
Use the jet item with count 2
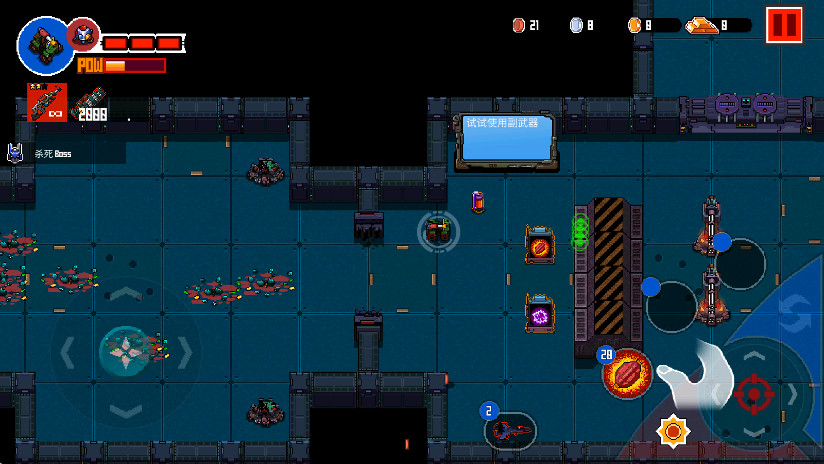click(510, 431)
